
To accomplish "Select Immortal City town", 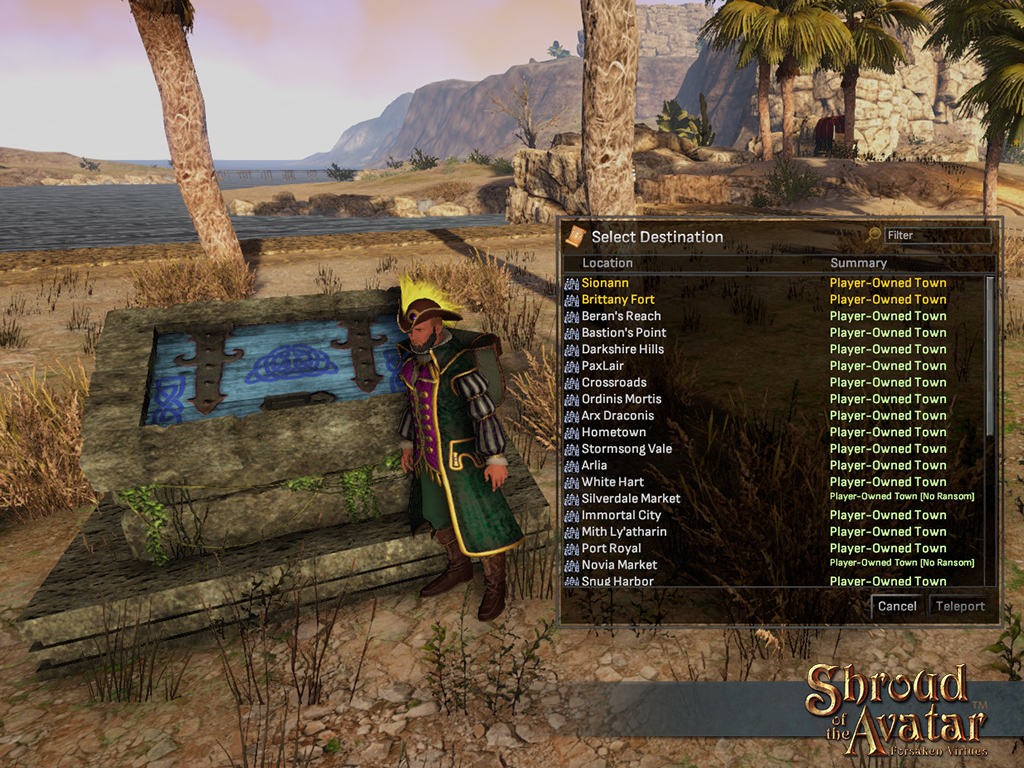I will (x=621, y=515).
